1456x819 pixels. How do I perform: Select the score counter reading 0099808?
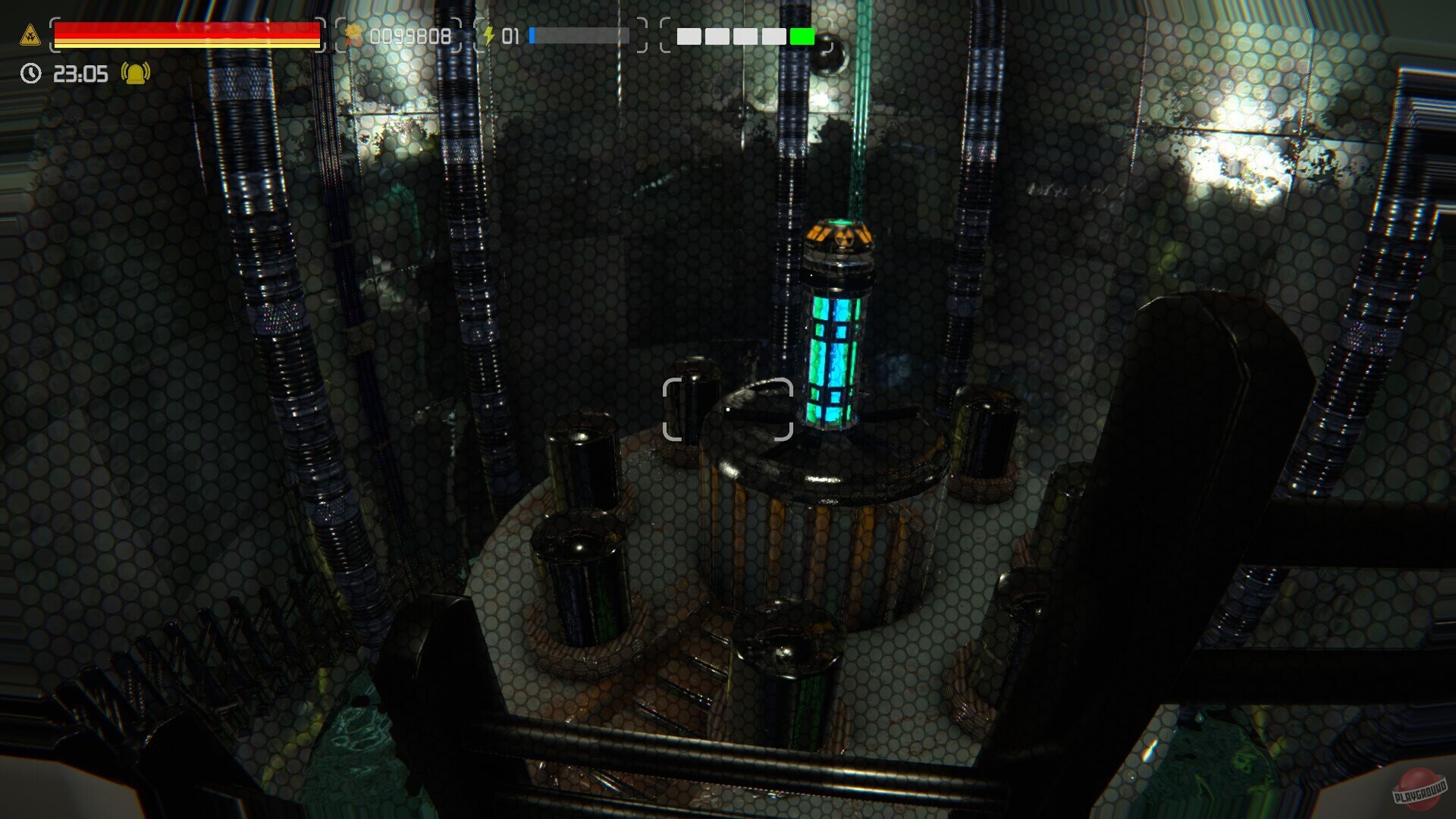pos(409,34)
